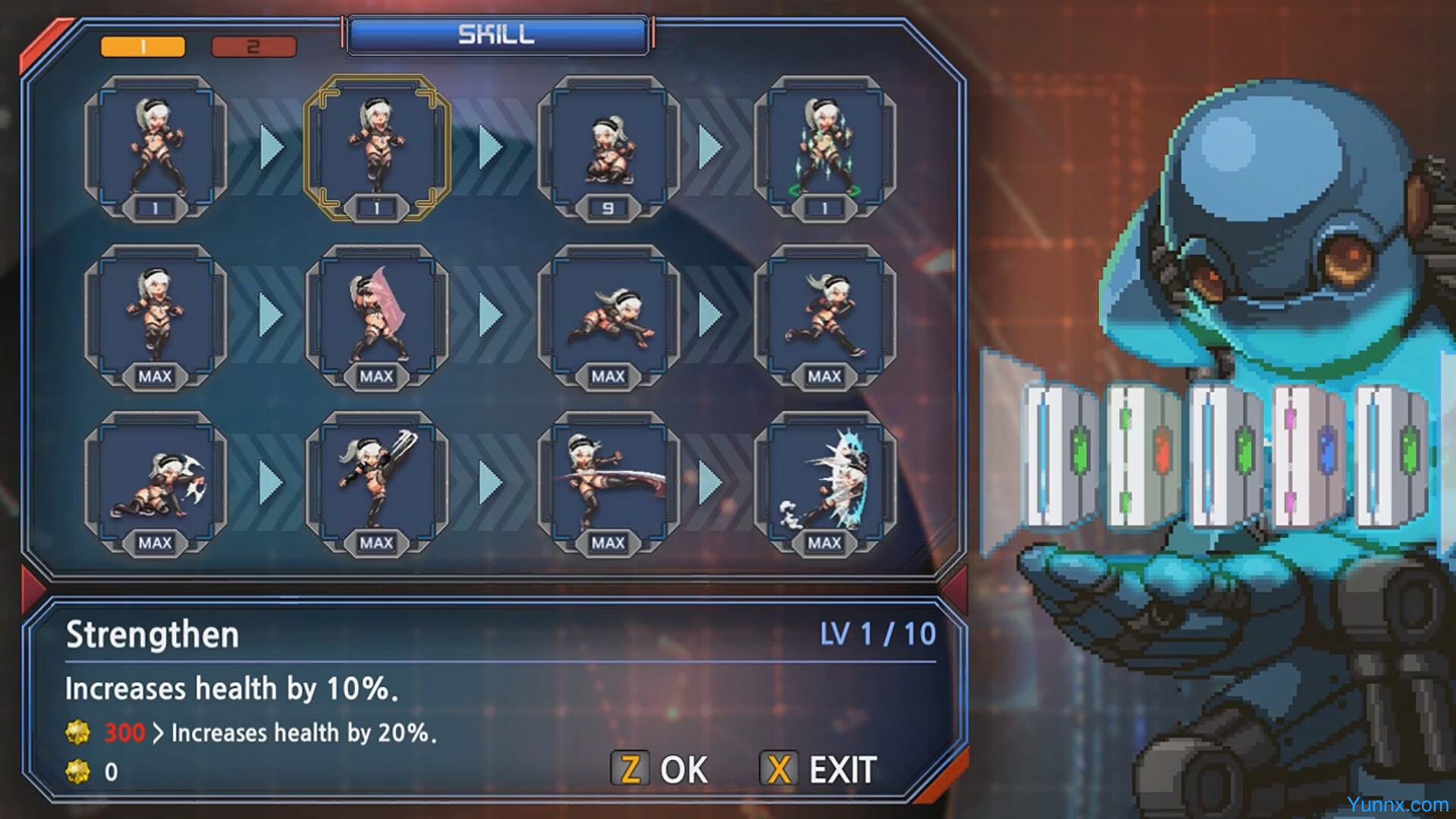The width and height of the screenshot is (1456, 819).
Task: Pick the pink shield skill icon
Action: [x=377, y=315]
